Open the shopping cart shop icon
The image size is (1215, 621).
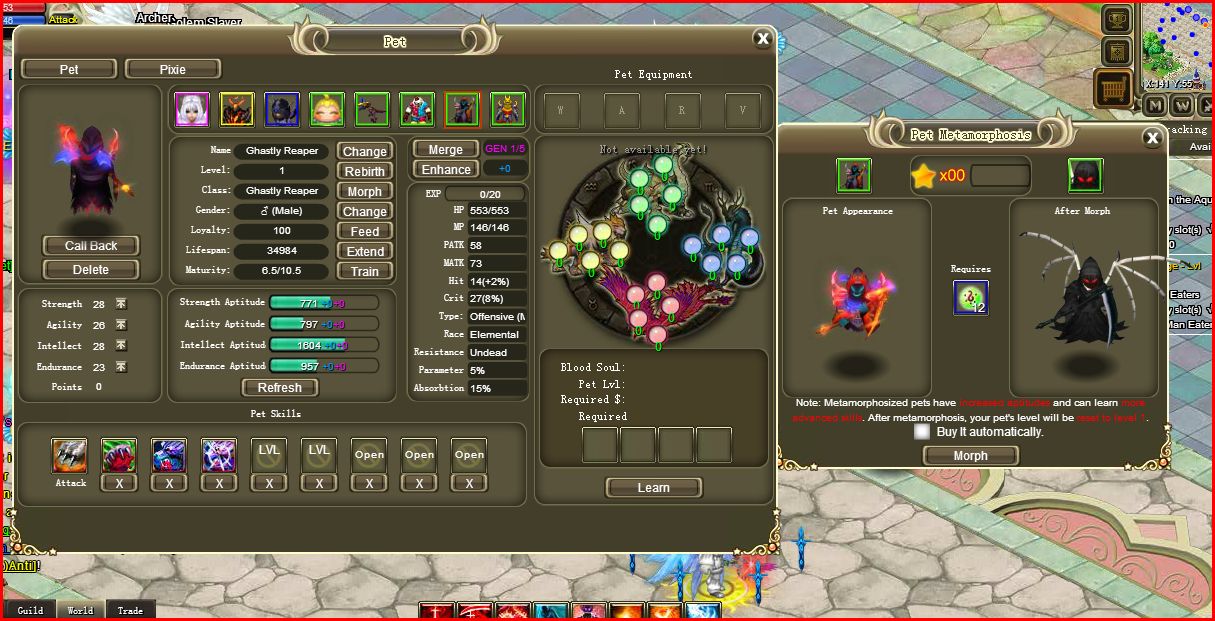1113,88
